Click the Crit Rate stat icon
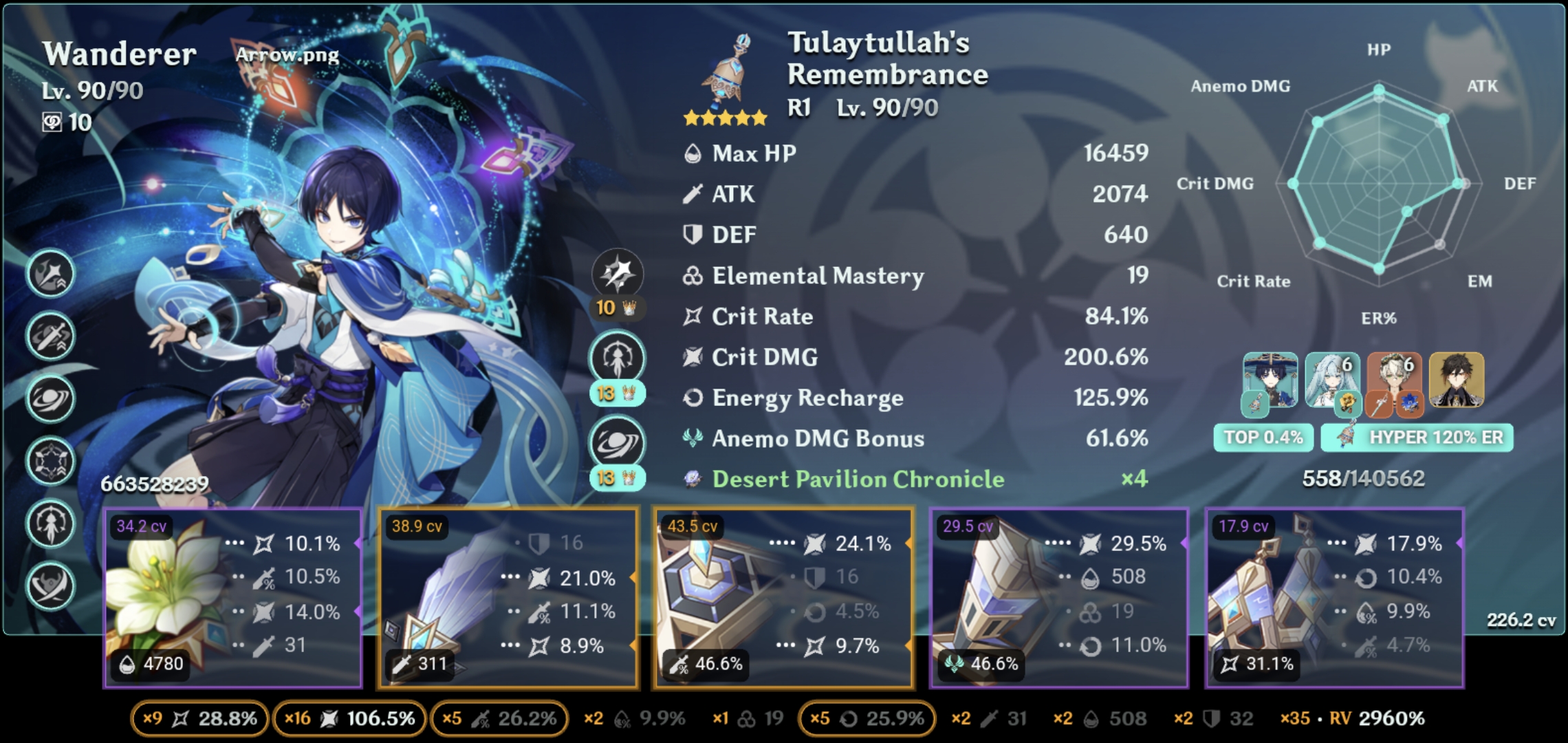 click(694, 316)
